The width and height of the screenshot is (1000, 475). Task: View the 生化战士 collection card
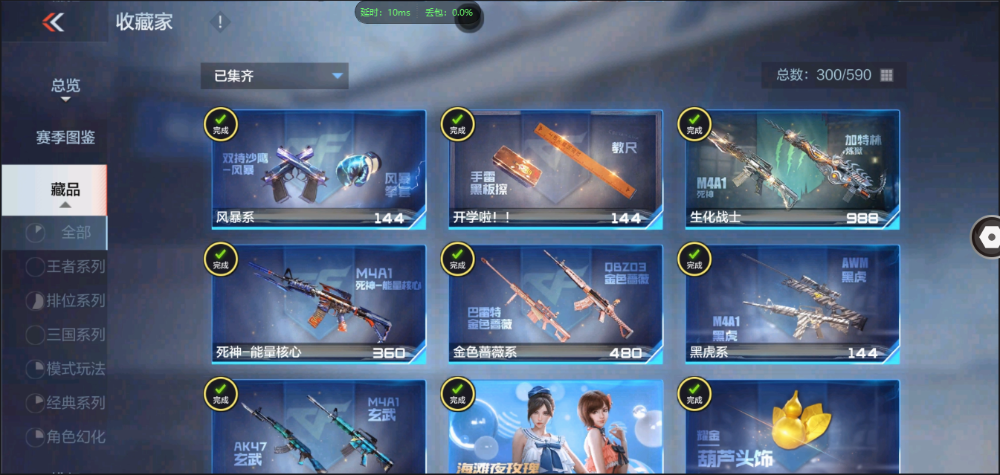[792, 168]
